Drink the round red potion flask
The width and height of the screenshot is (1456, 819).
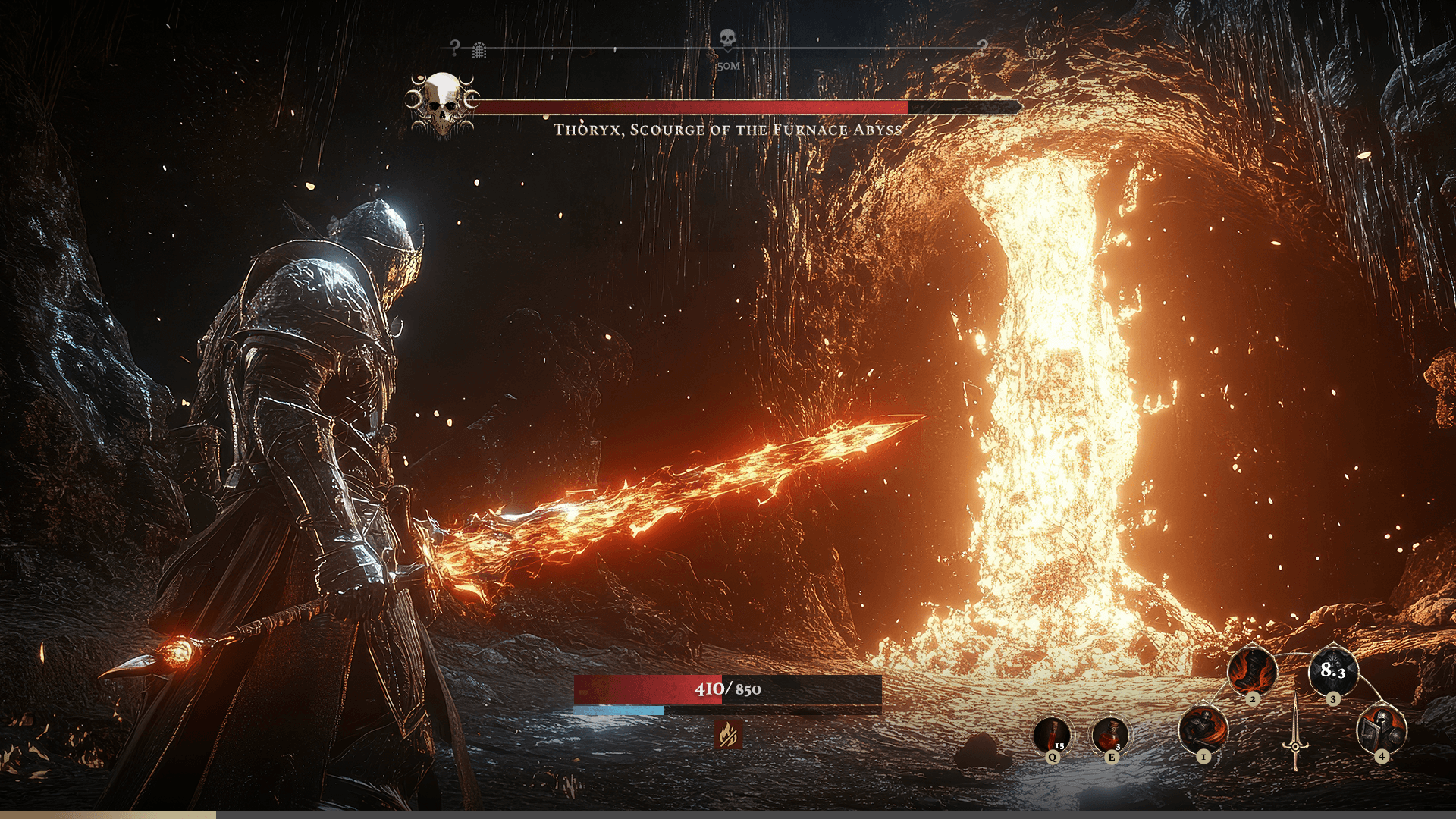coord(1109,734)
